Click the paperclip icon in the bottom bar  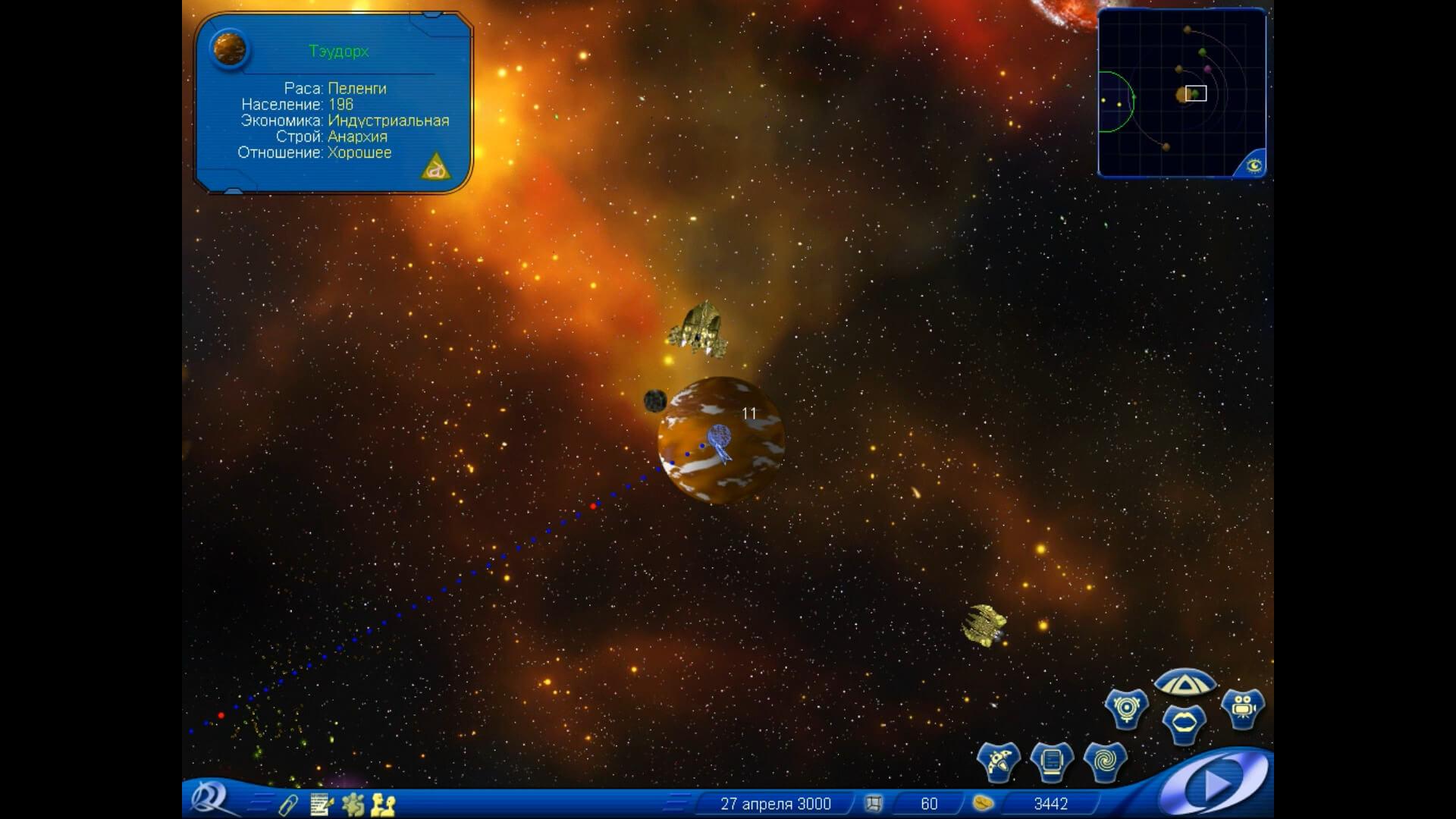[288, 804]
